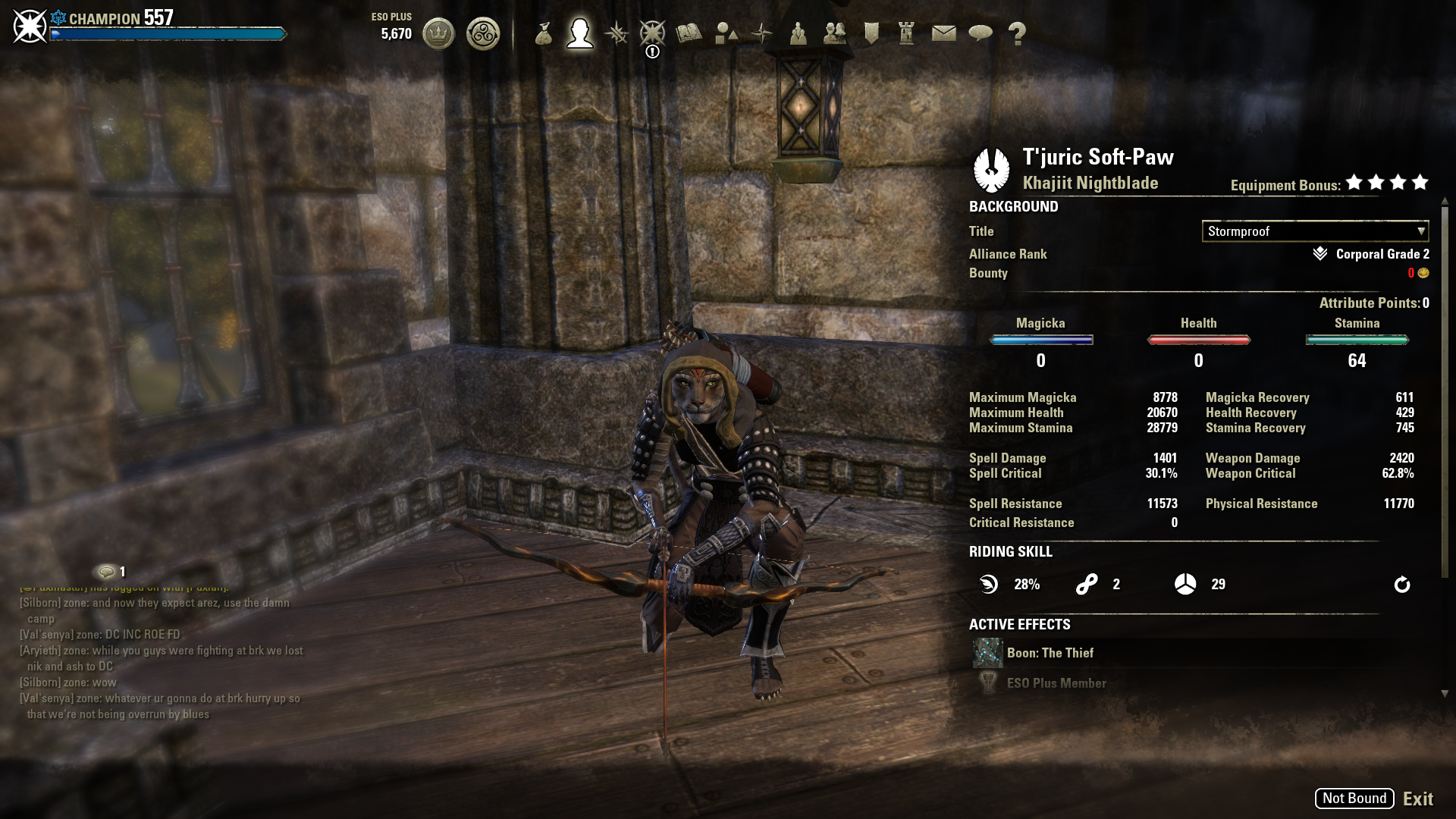Open the Alliance War tower icon
The height and width of the screenshot is (819, 1456).
907,33
